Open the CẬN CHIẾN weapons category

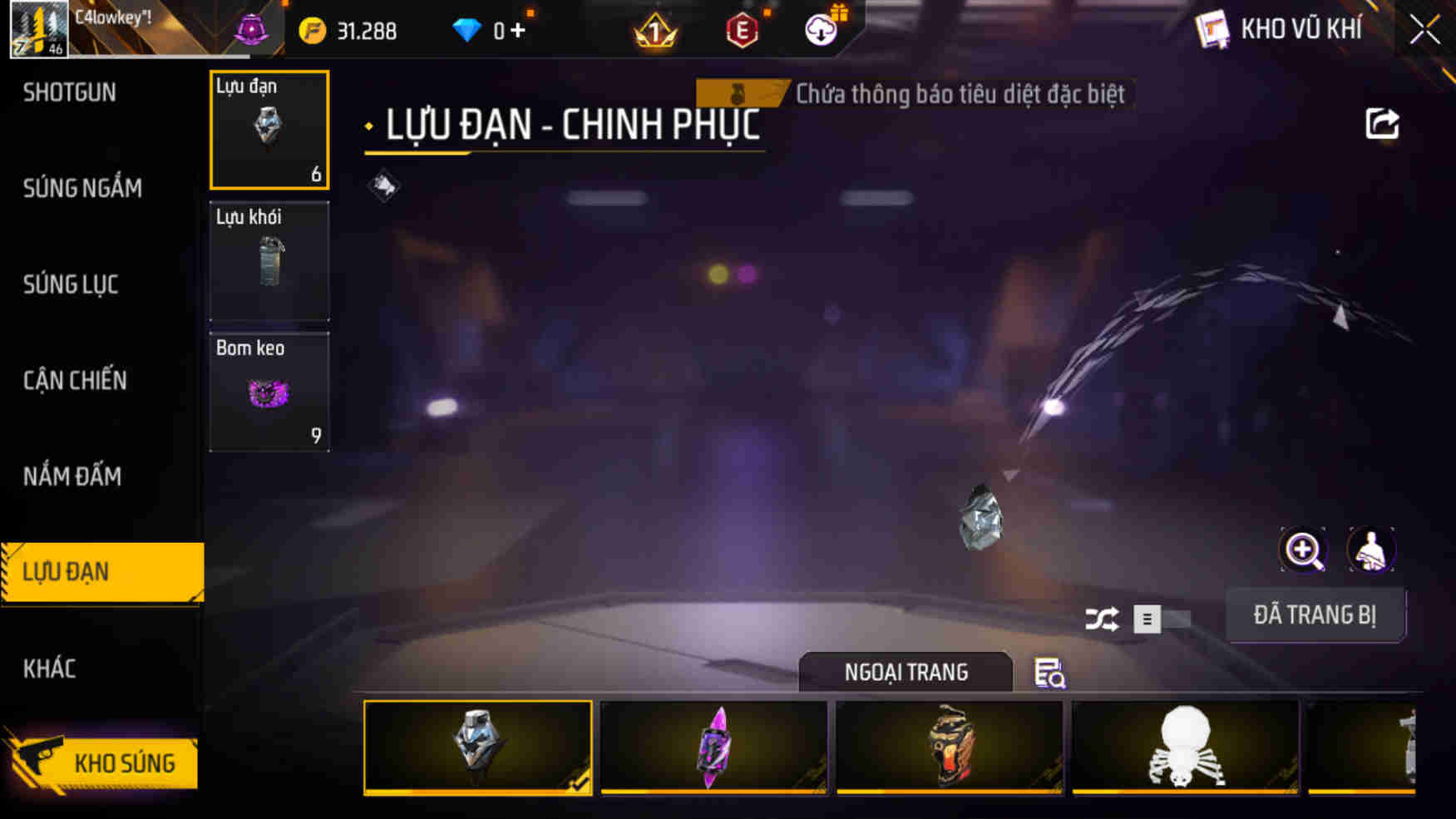75,380
